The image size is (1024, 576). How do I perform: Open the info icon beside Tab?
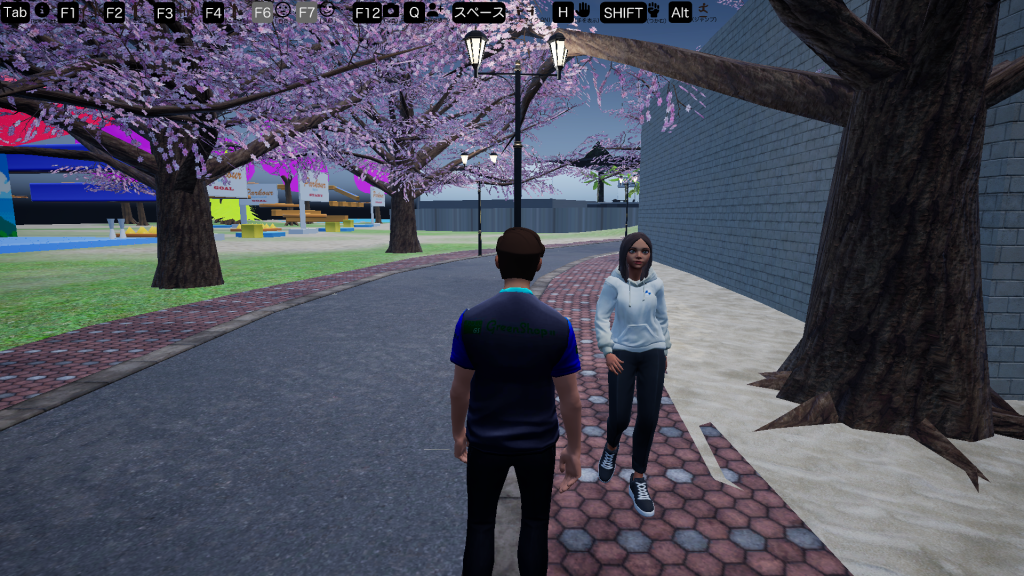click(x=41, y=10)
